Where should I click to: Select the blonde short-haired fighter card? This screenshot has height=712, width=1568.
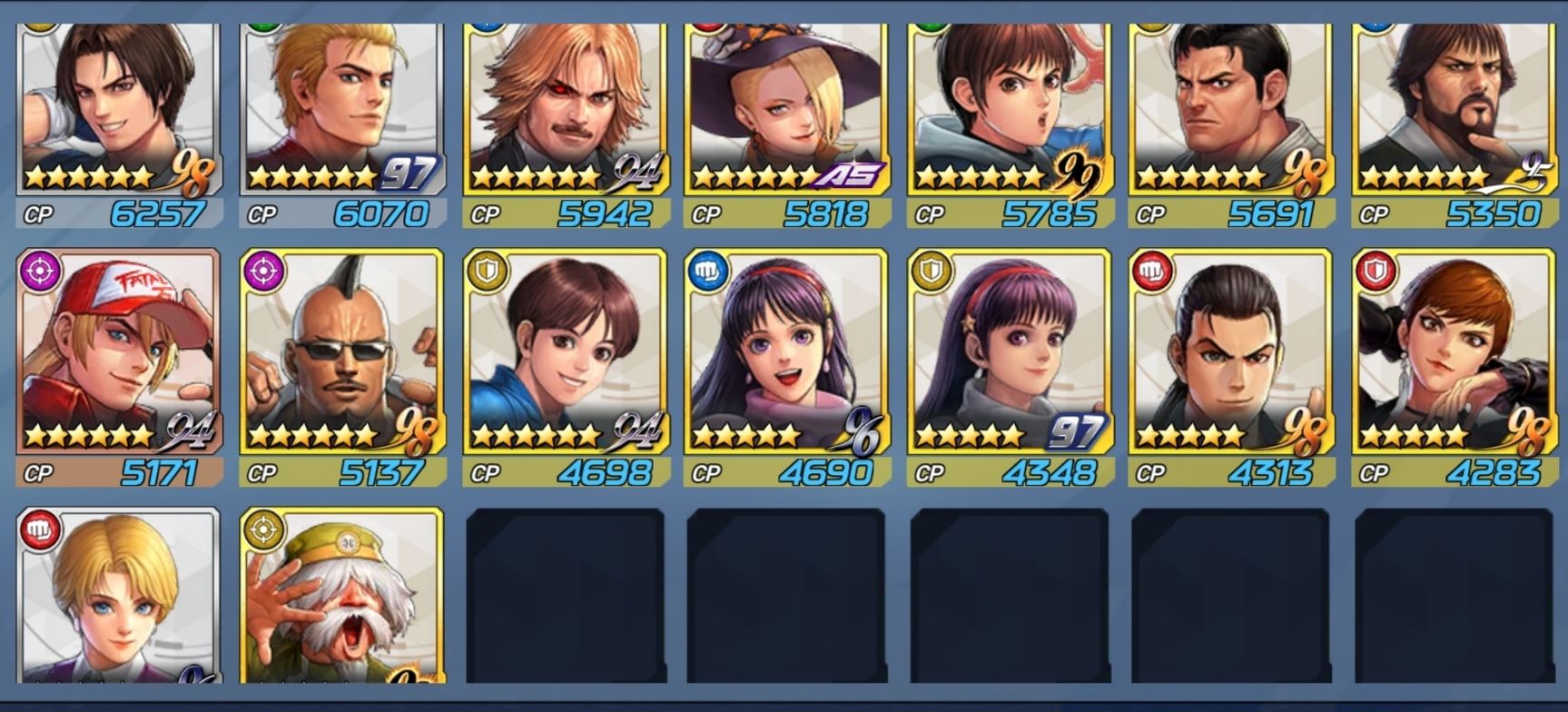[119, 597]
